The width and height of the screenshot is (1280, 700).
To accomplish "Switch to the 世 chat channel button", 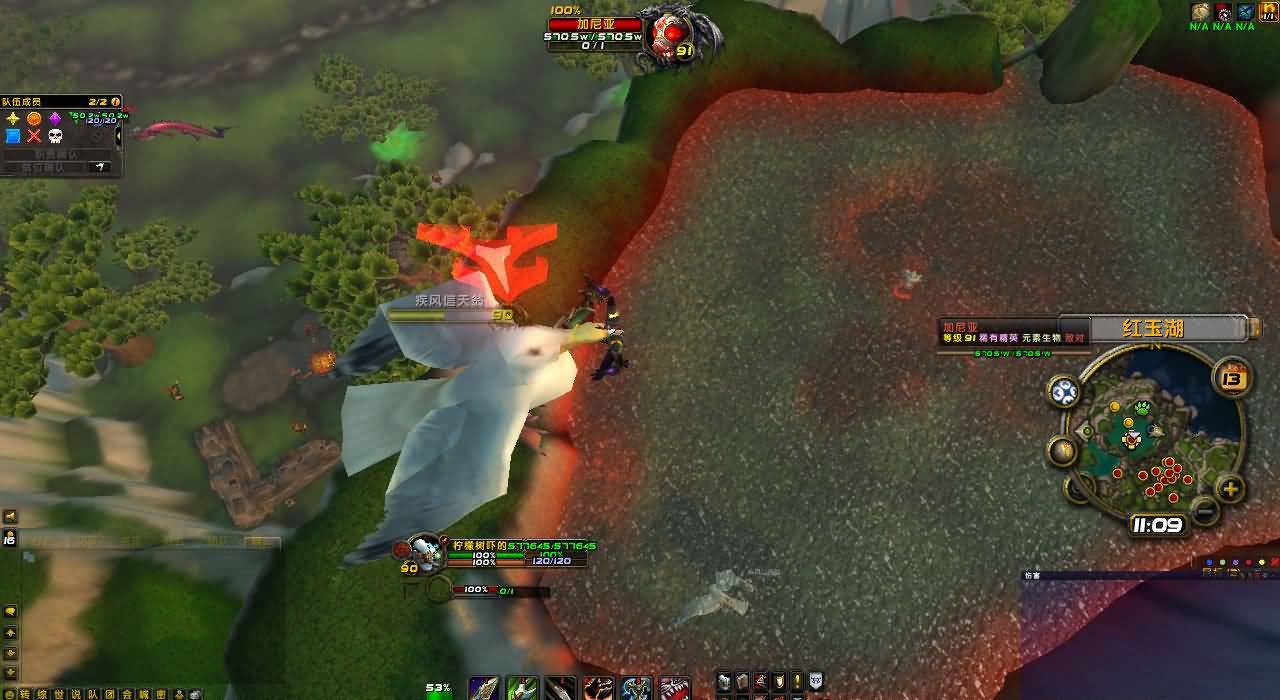I will coord(58,693).
